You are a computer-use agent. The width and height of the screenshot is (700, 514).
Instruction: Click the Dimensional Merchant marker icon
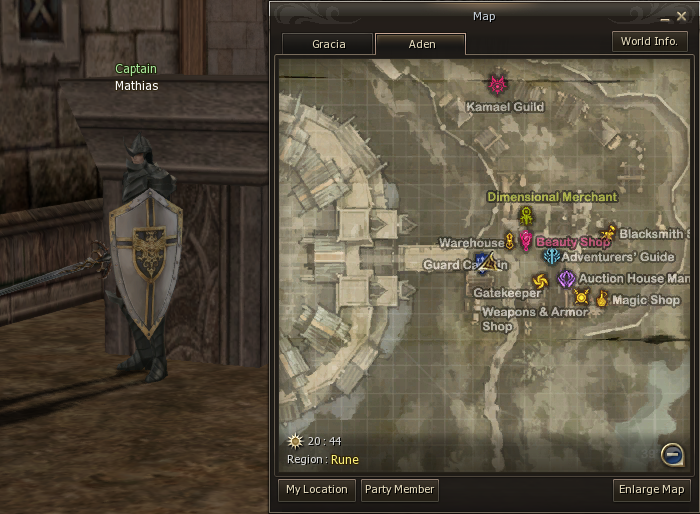526,217
